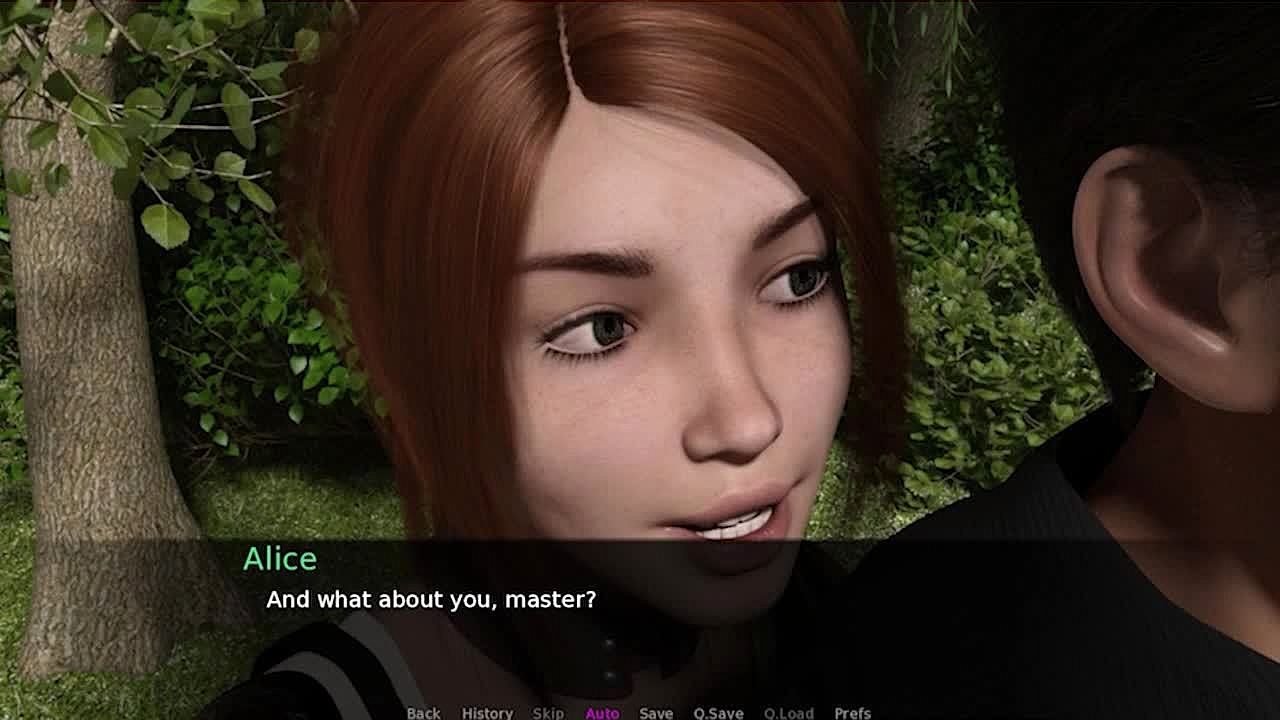Go back one dialogue line

pos(423,712)
